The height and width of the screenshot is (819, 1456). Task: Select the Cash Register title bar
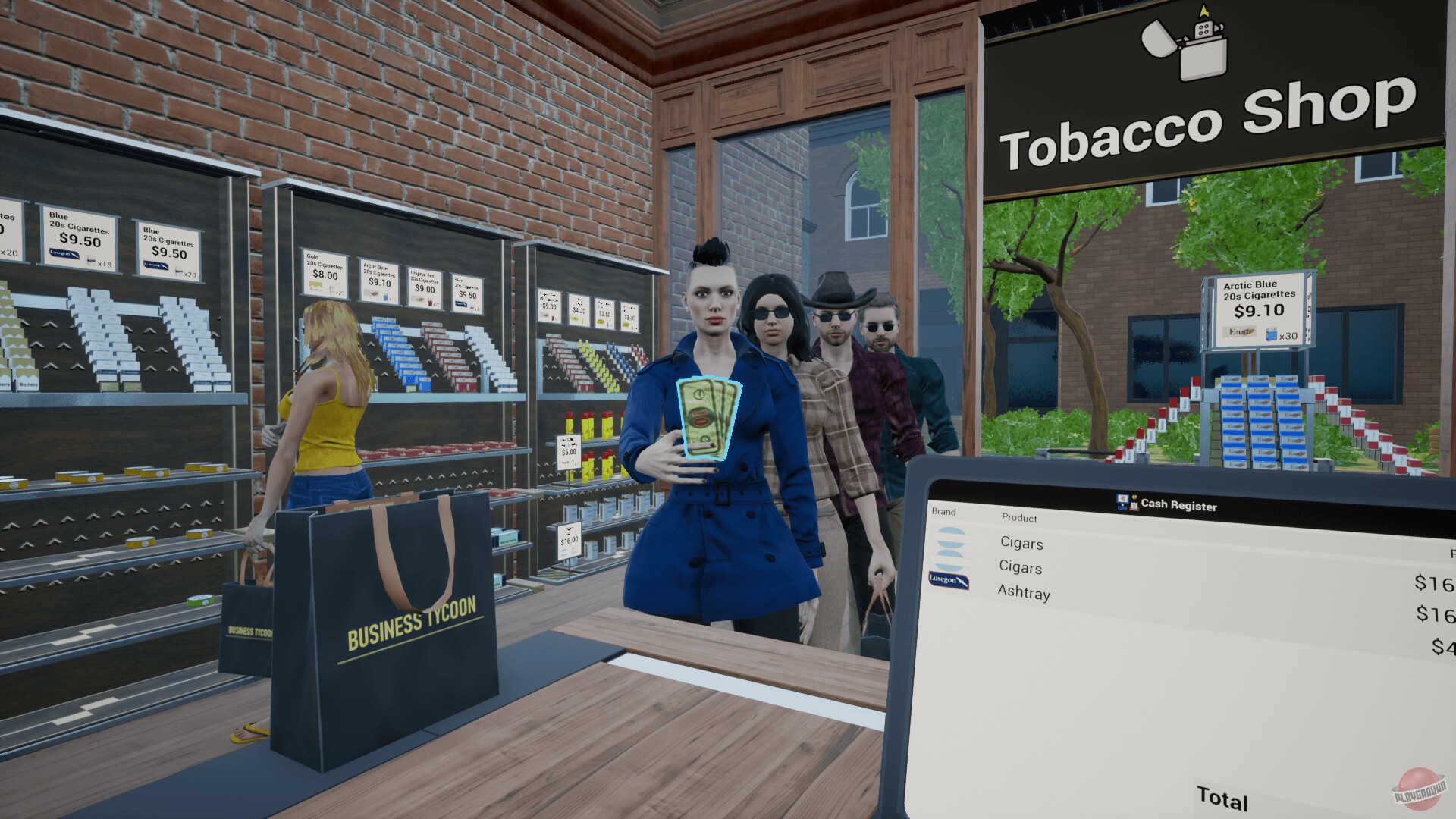tap(1178, 504)
